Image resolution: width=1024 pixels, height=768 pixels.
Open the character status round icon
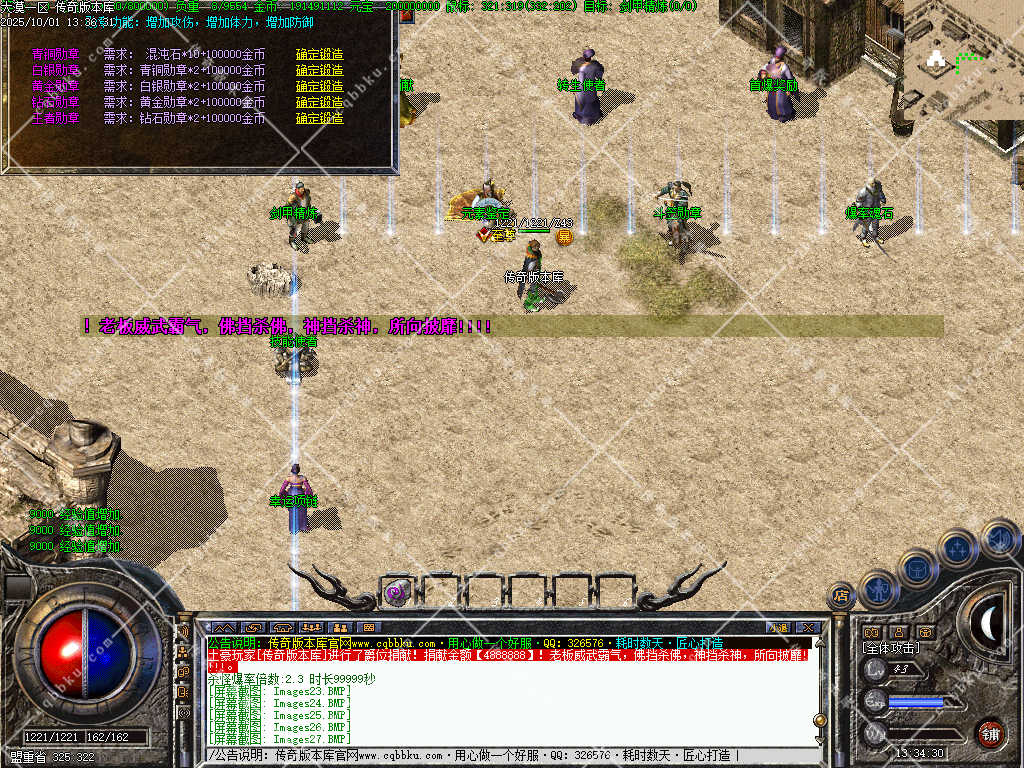pos(879,588)
